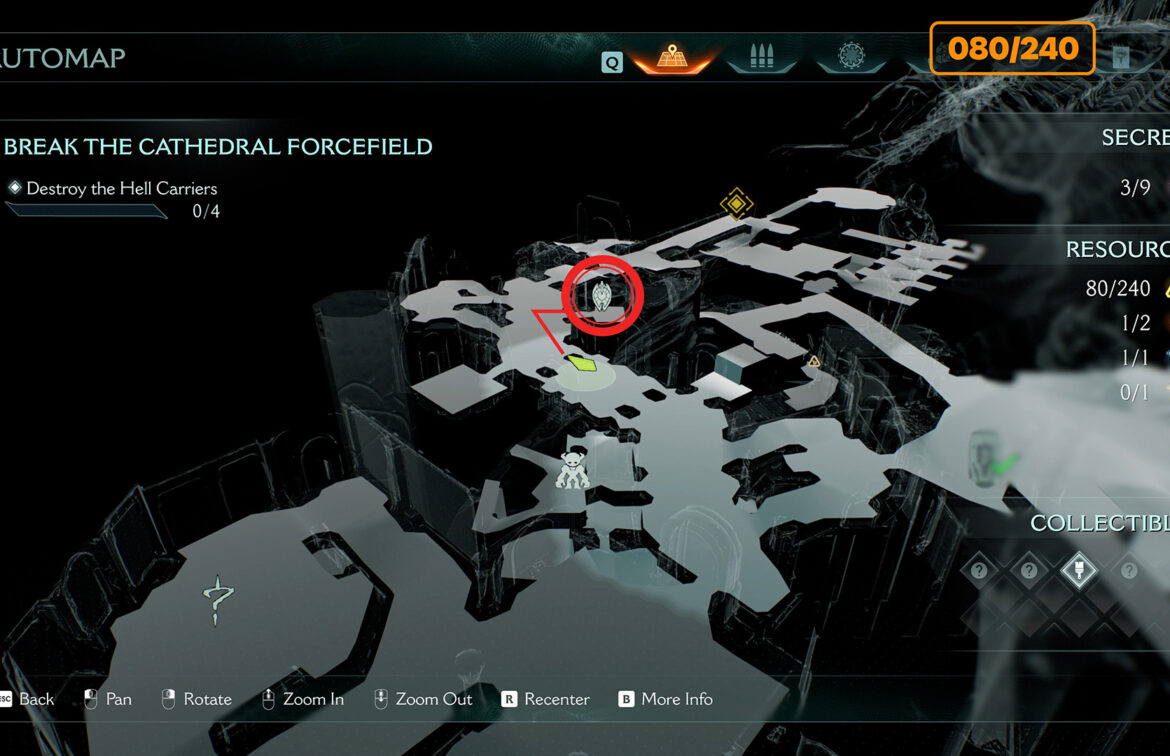Select the yellow diamond objective marker
This screenshot has height=756, width=1170.
coord(737,204)
